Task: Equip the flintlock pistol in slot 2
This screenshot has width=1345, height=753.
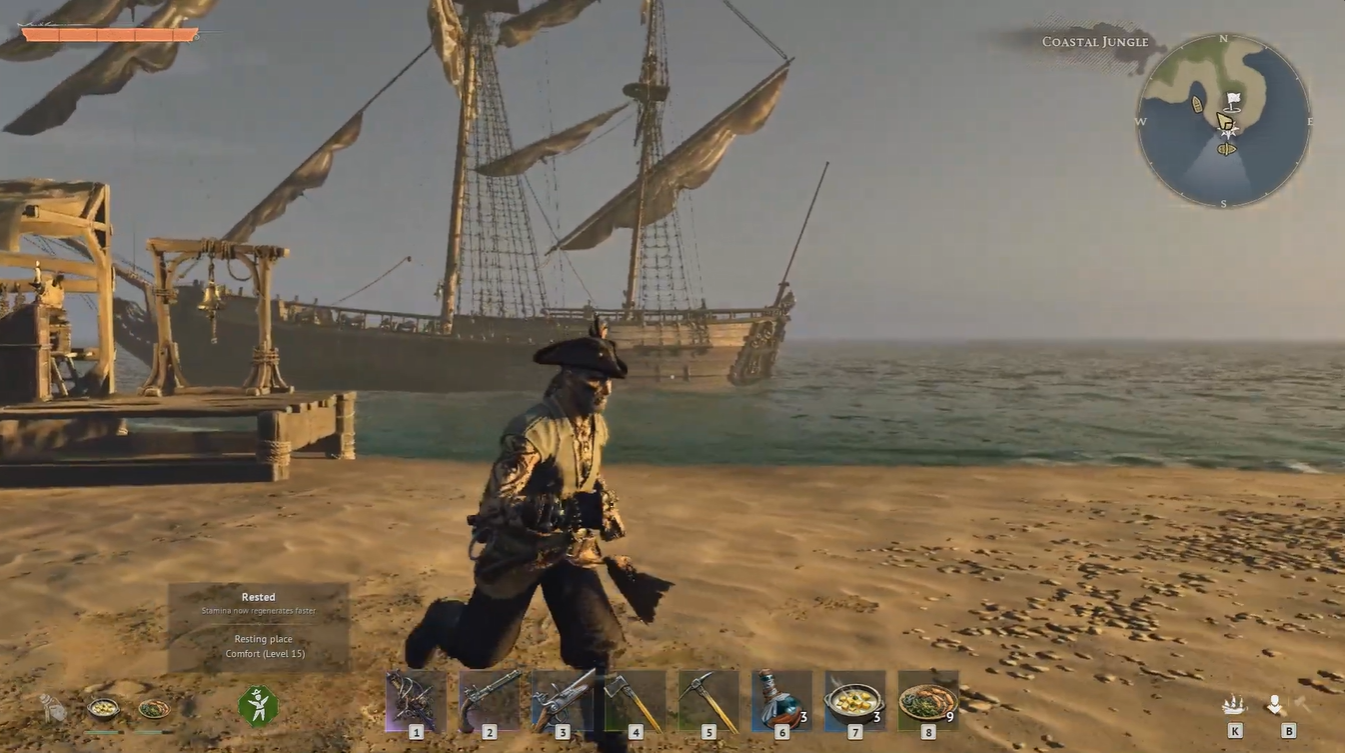Action: (x=488, y=697)
